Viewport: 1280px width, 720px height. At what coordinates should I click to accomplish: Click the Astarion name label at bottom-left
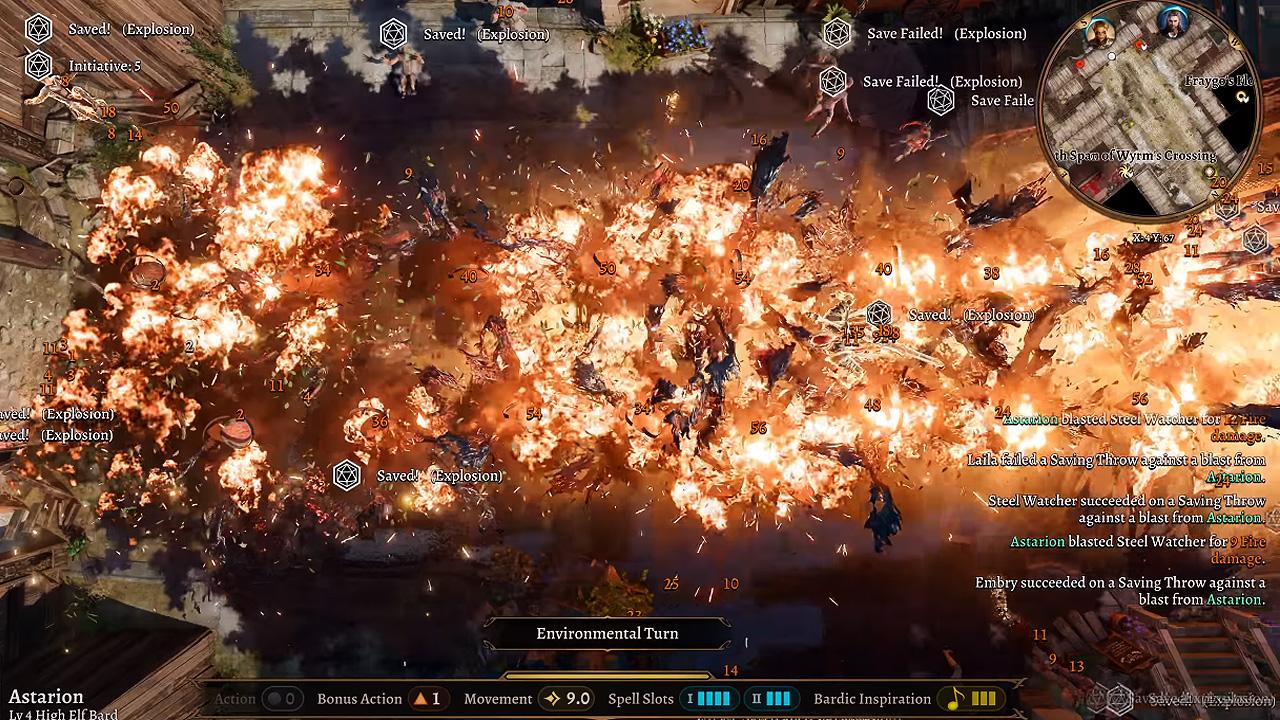[x=47, y=696]
